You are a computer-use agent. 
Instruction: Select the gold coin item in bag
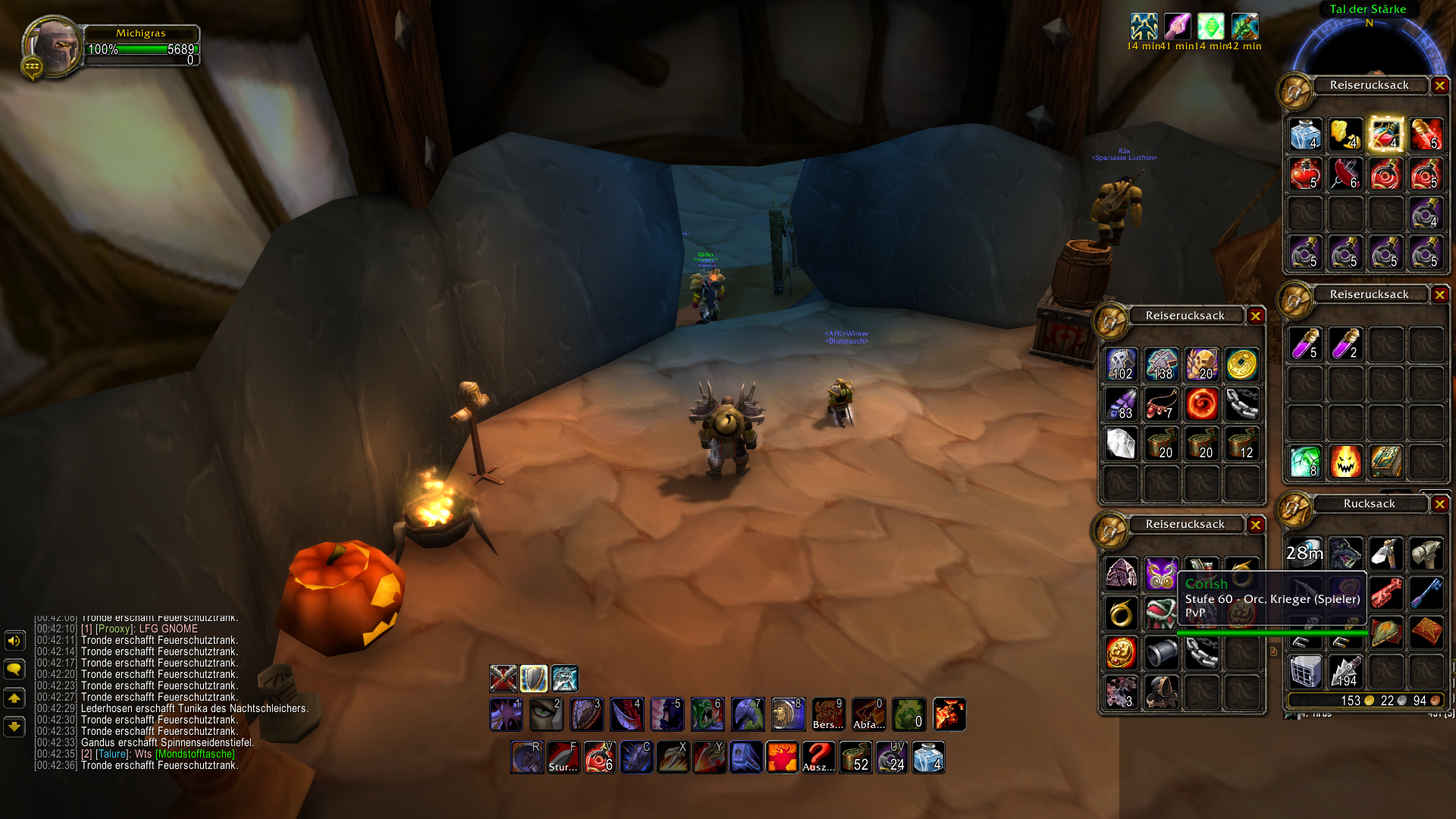pos(1241,365)
